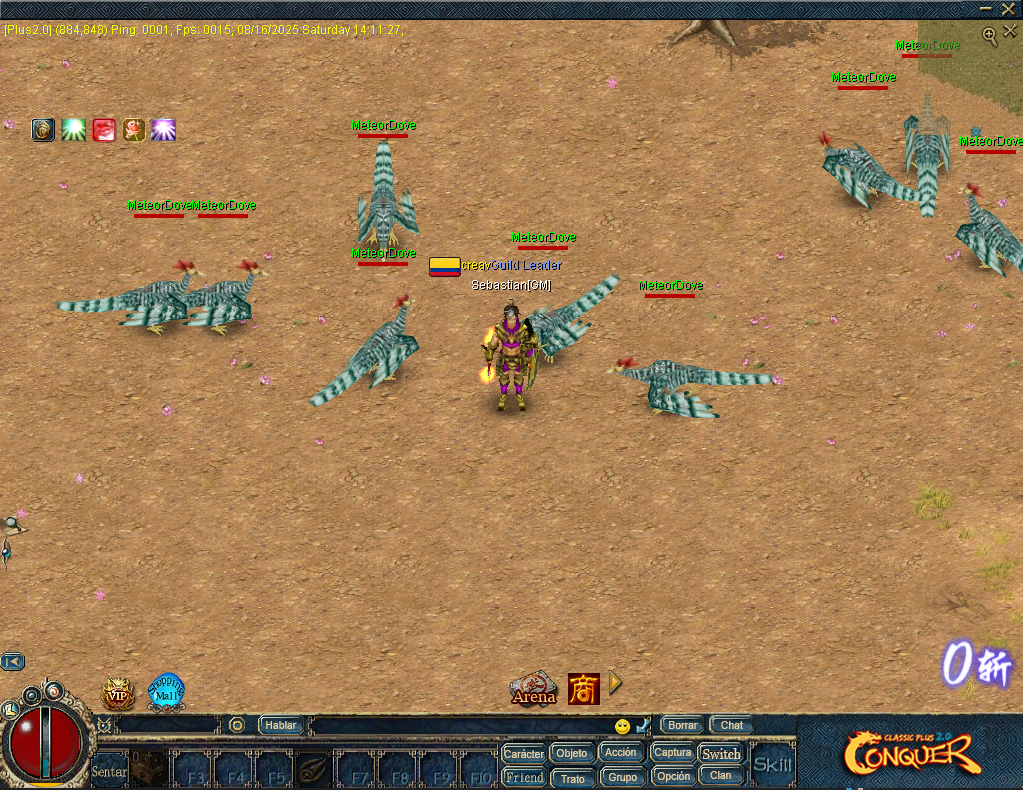Open the Captura button
The image size is (1023, 790).
pos(672,753)
